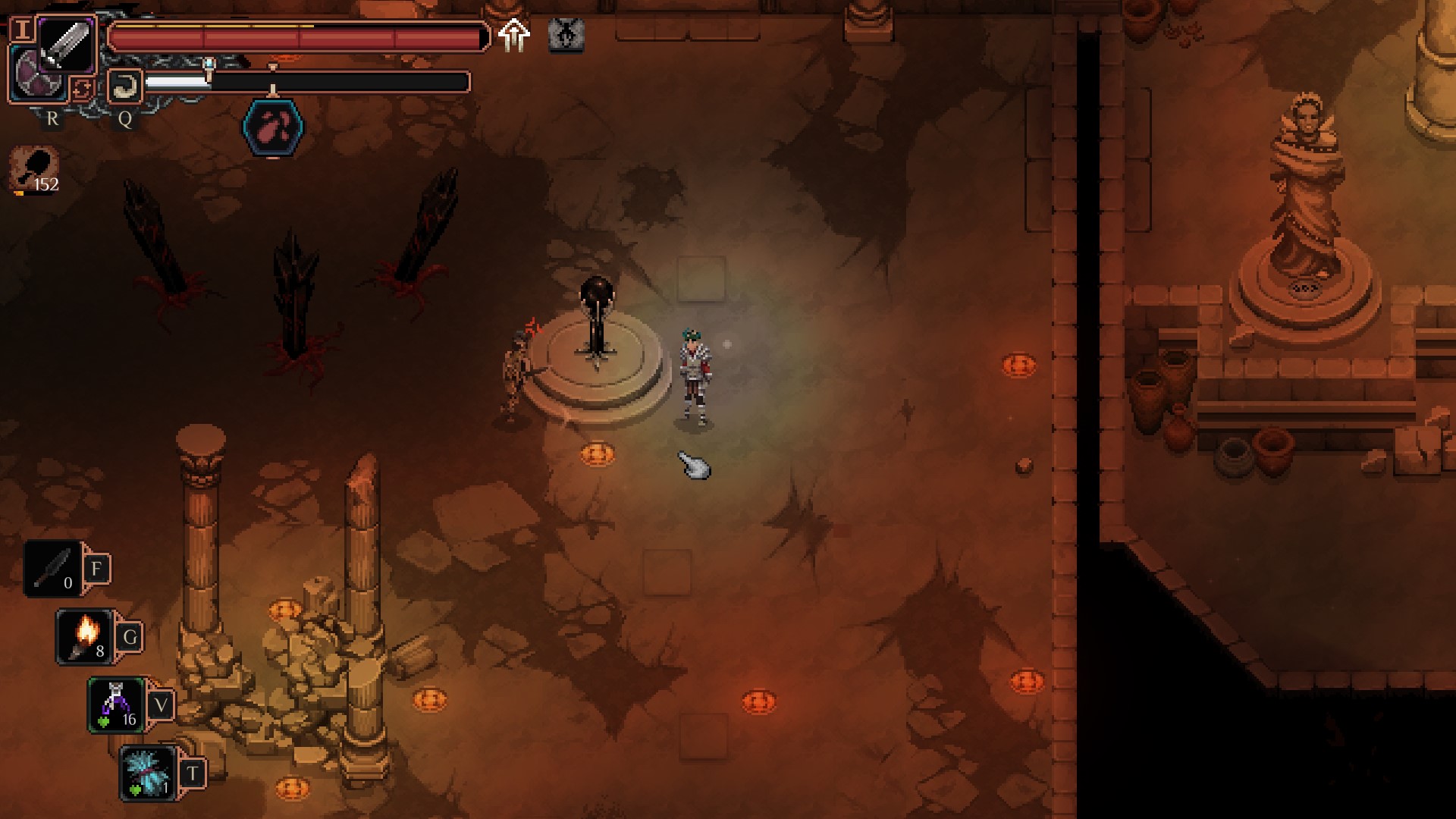
Task: Click the white double-arrow buff icon
Action: (514, 35)
